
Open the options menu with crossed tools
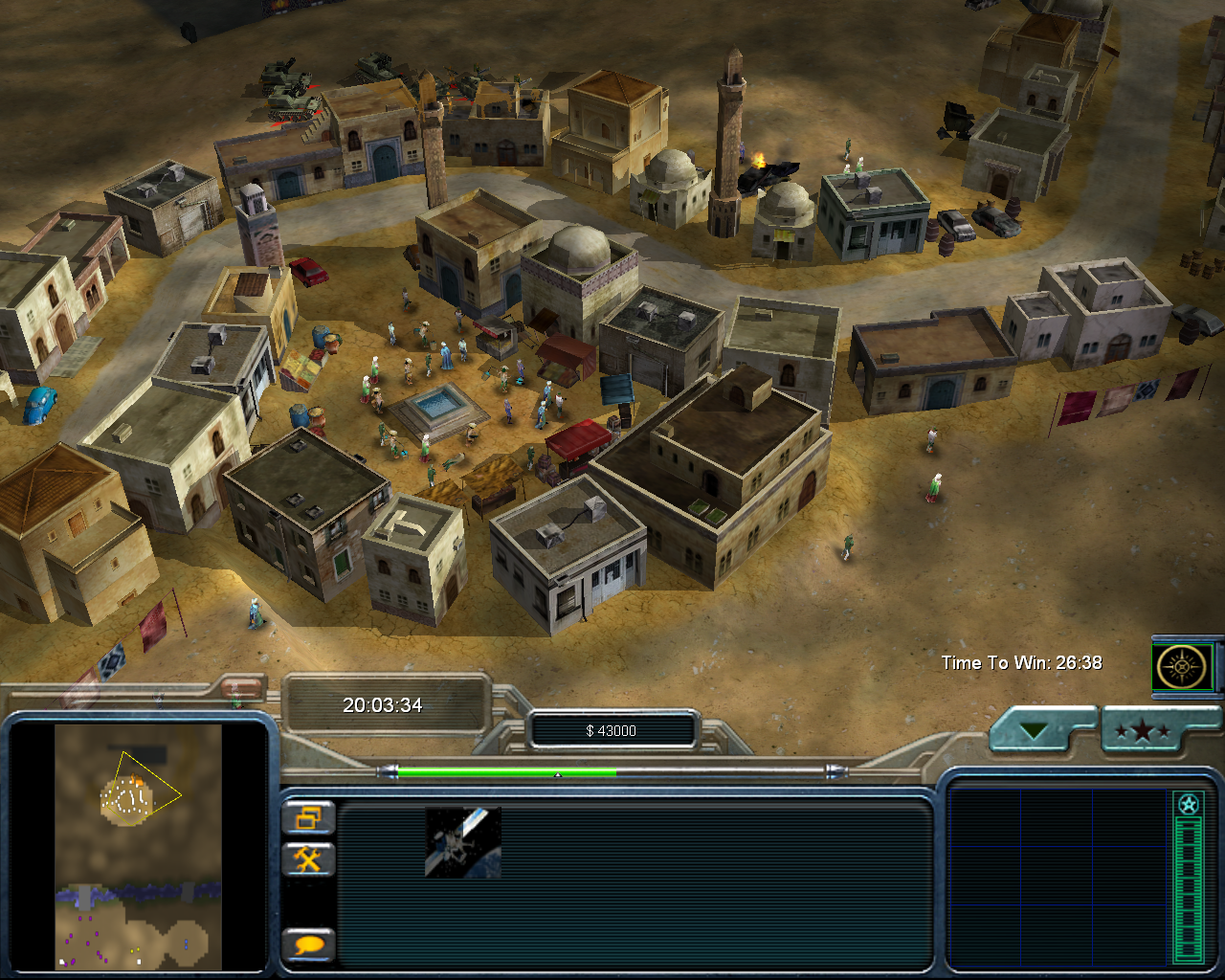click(308, 859)
